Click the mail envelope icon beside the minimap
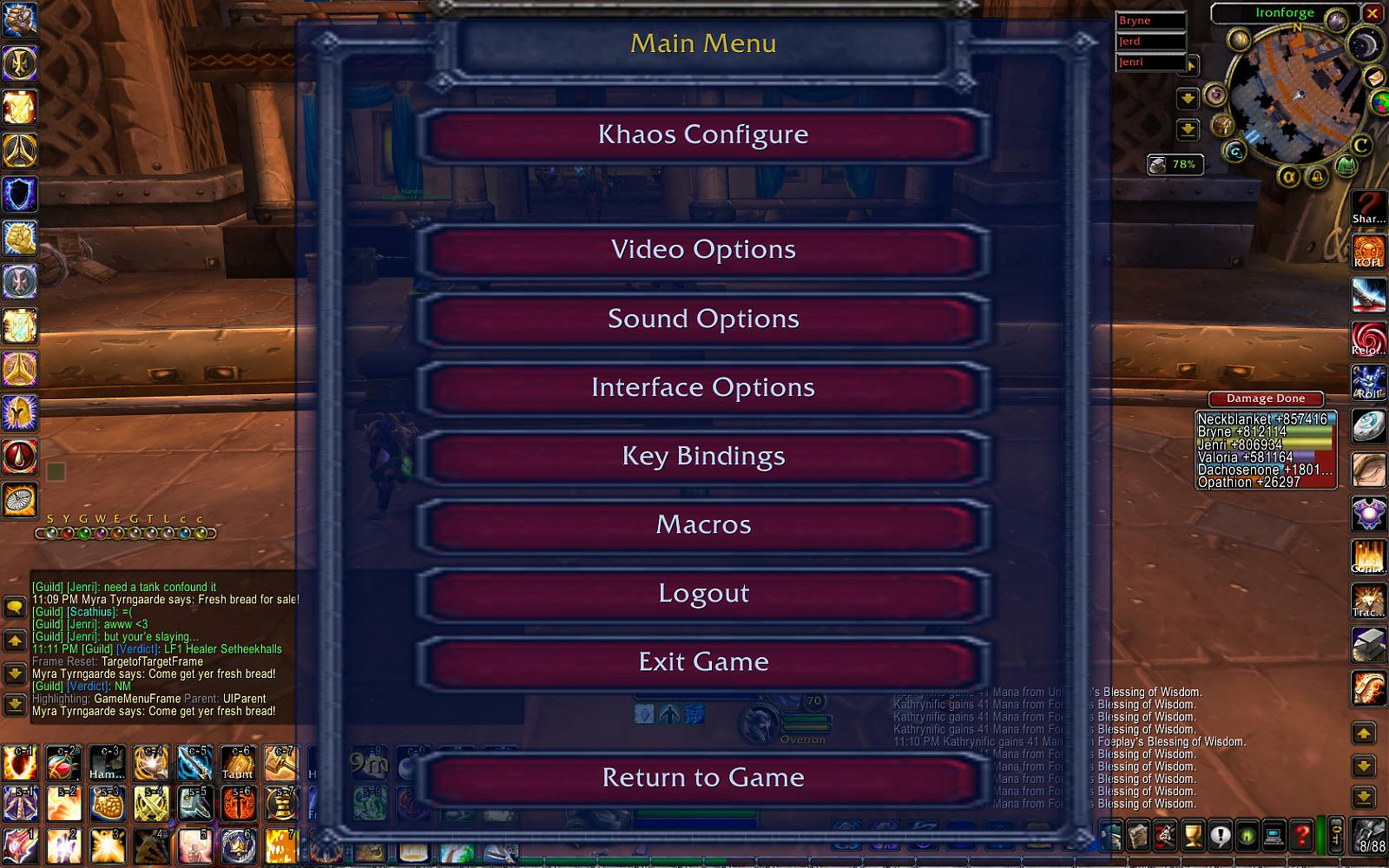Viewport: 1389px width, 868px height. pyautogui.click(x=1374, y=78)
